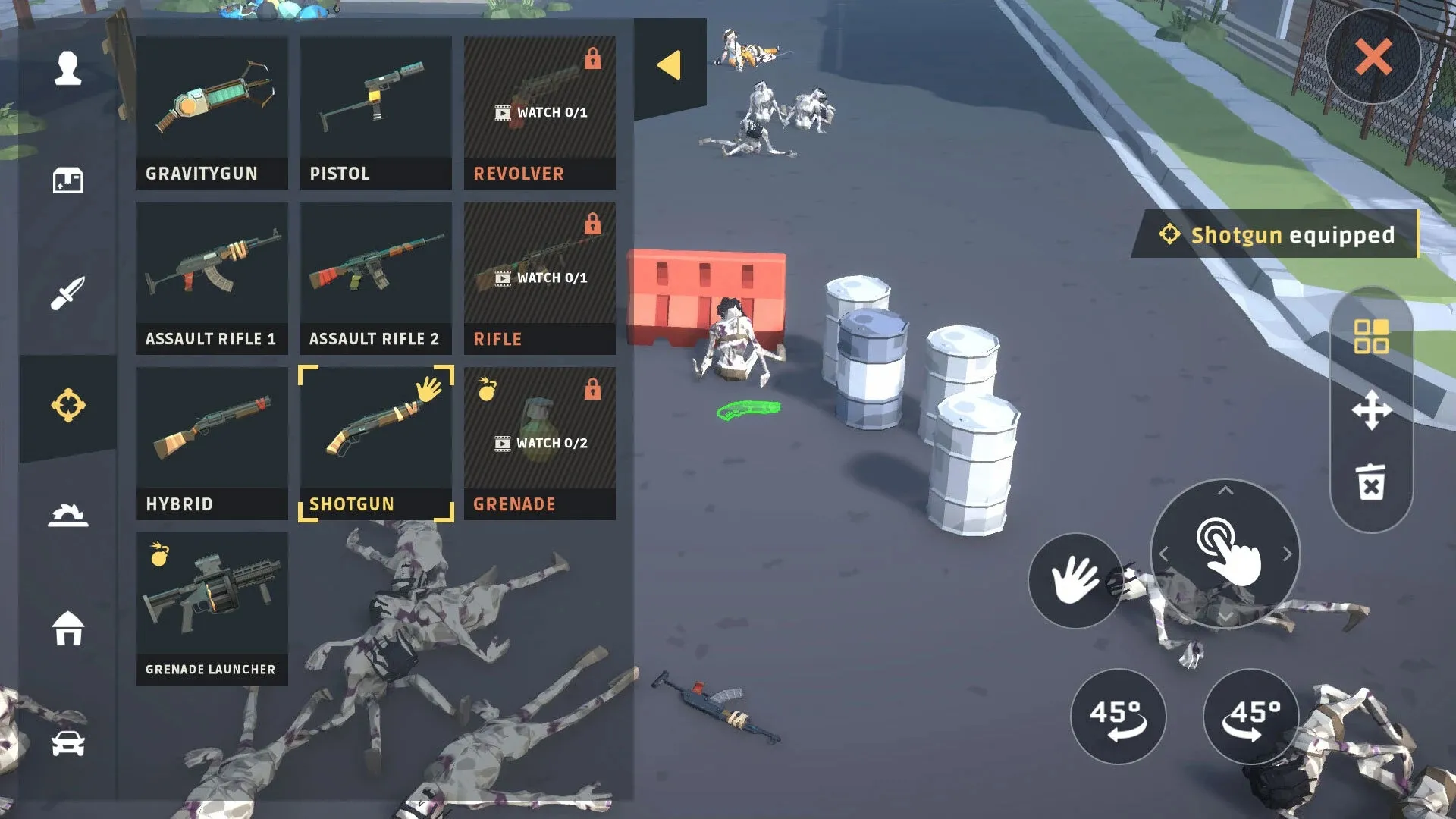Open the characters category tab
This screenshot has width=1456, height=819.
pyautogui.click(x=68, y=68)
